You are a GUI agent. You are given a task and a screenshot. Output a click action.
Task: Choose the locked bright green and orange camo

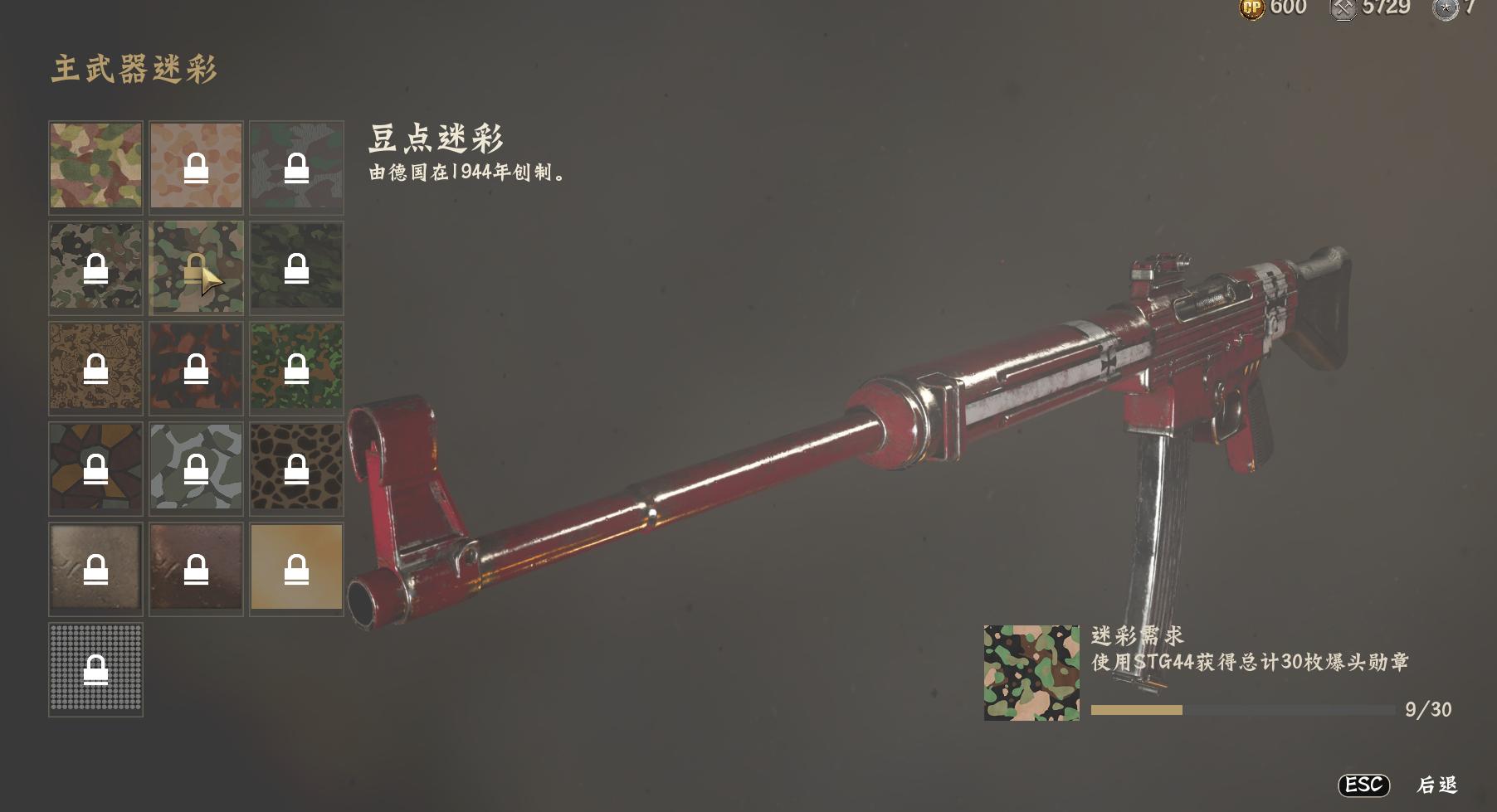[x=296, y=367]
